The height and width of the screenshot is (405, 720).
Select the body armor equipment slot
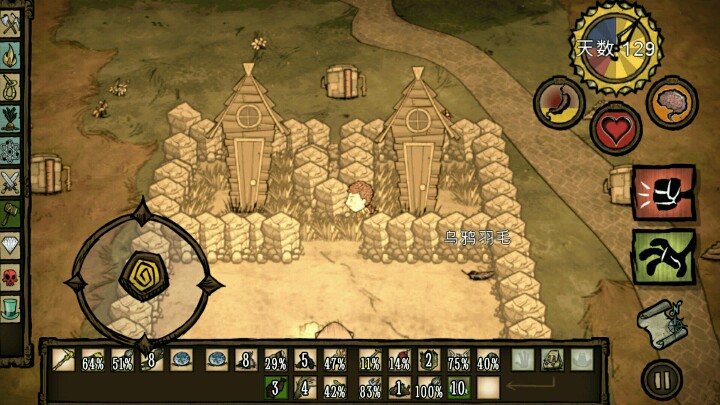tap(552, 359)
